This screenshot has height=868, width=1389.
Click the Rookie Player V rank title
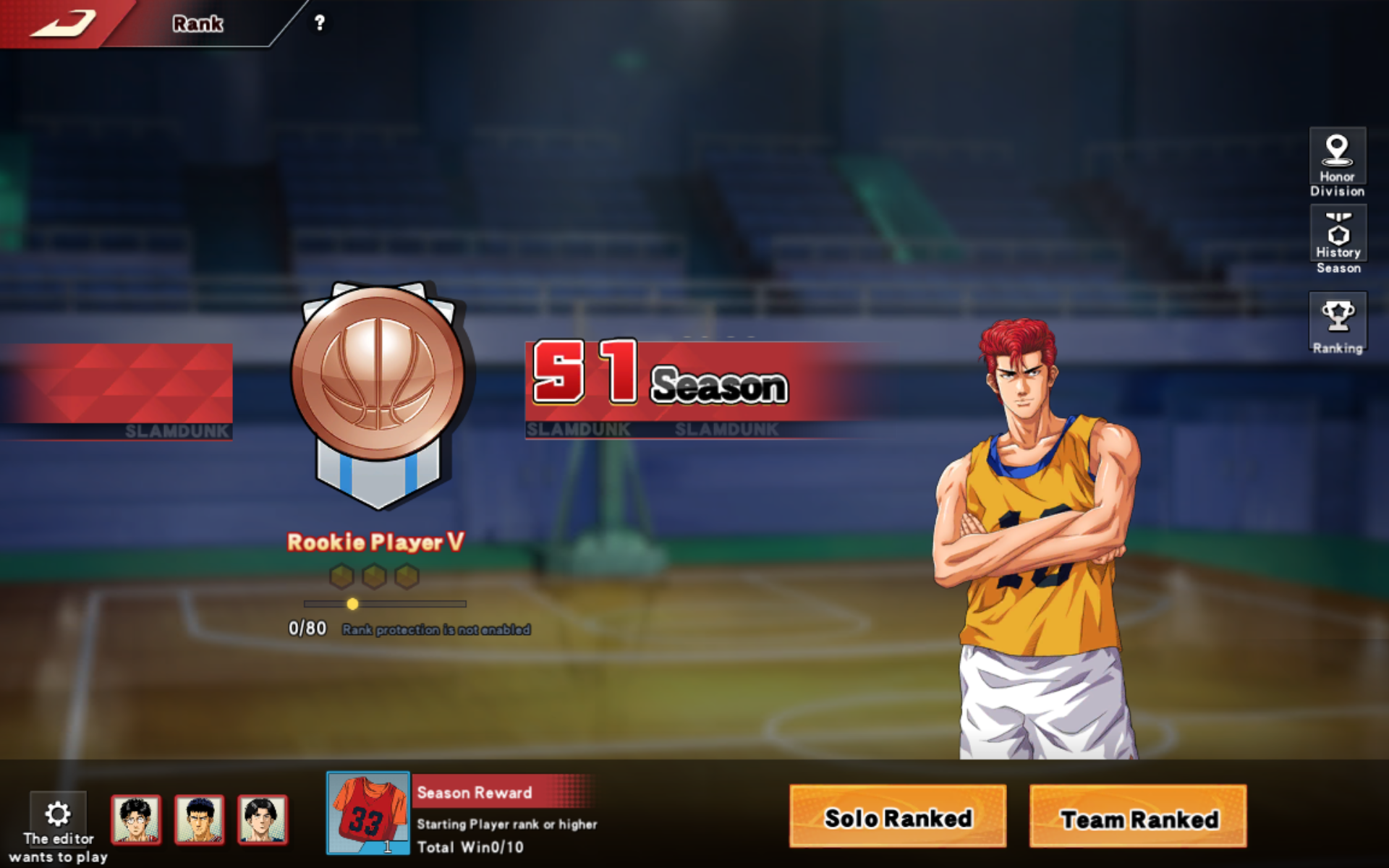point(376,541)
